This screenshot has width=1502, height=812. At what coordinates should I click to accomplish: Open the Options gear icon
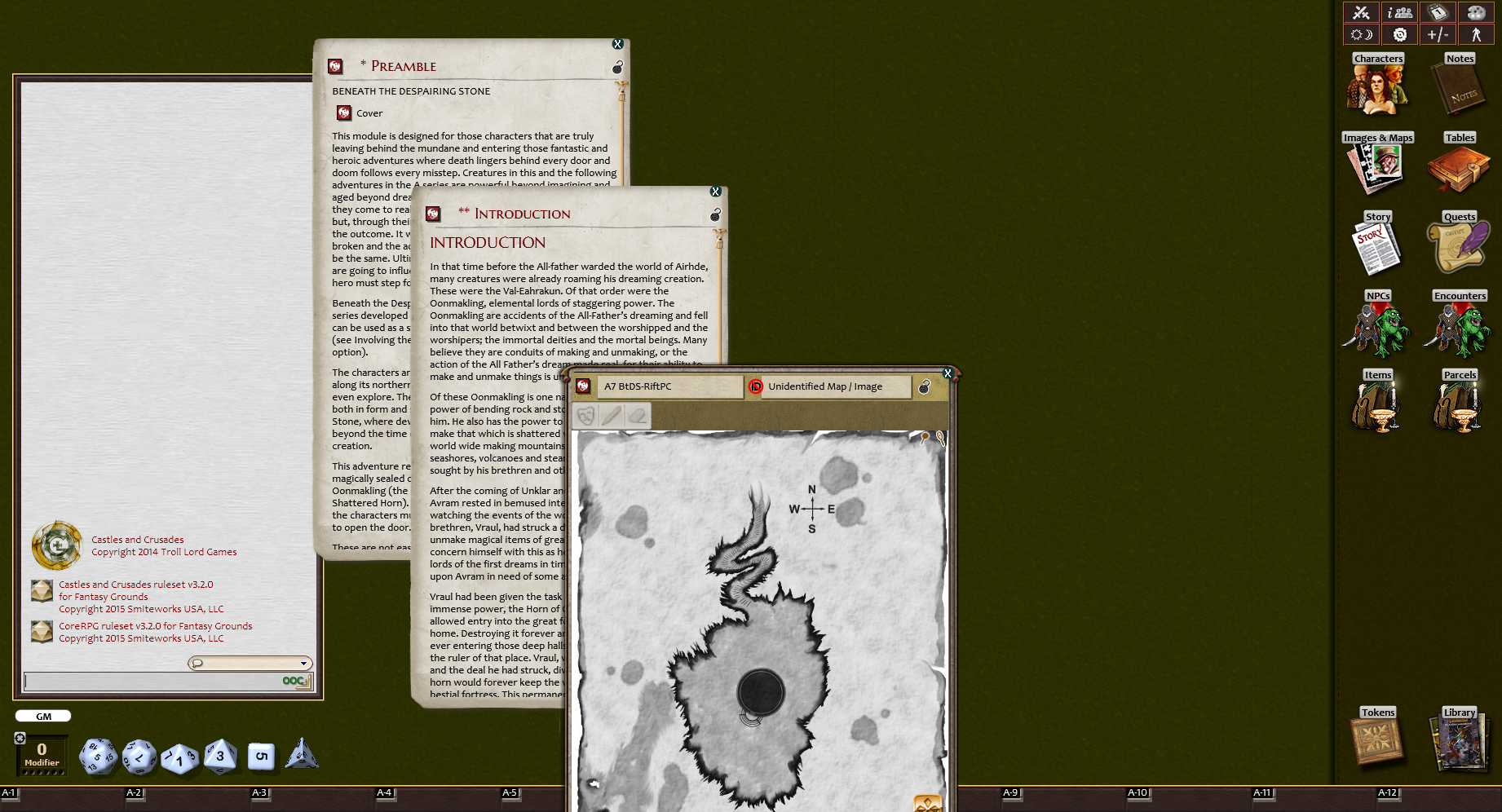pos(1399,34)
